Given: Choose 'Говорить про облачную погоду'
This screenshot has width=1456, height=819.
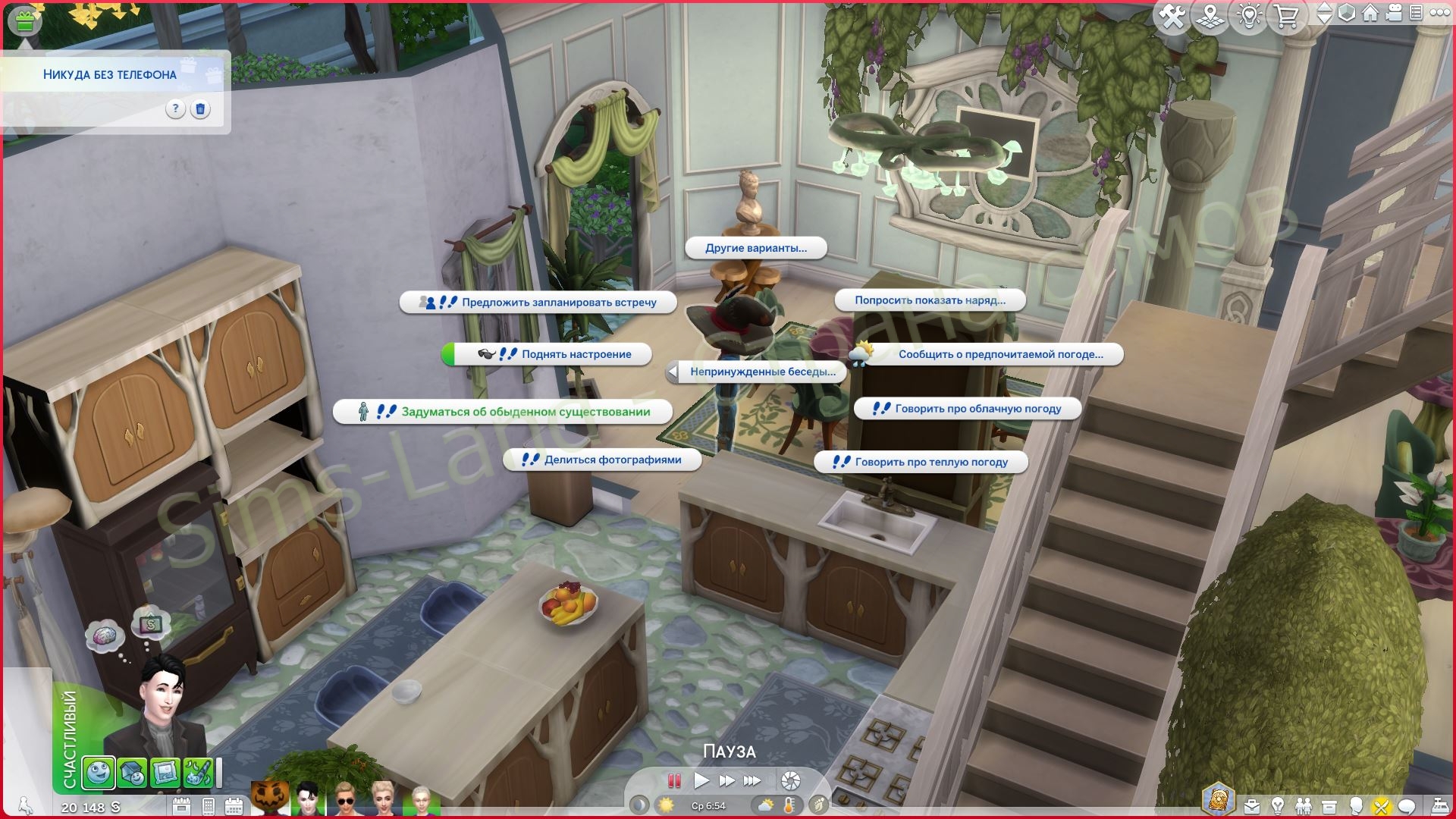Looking at the screenshot, I should coord(977,409).
